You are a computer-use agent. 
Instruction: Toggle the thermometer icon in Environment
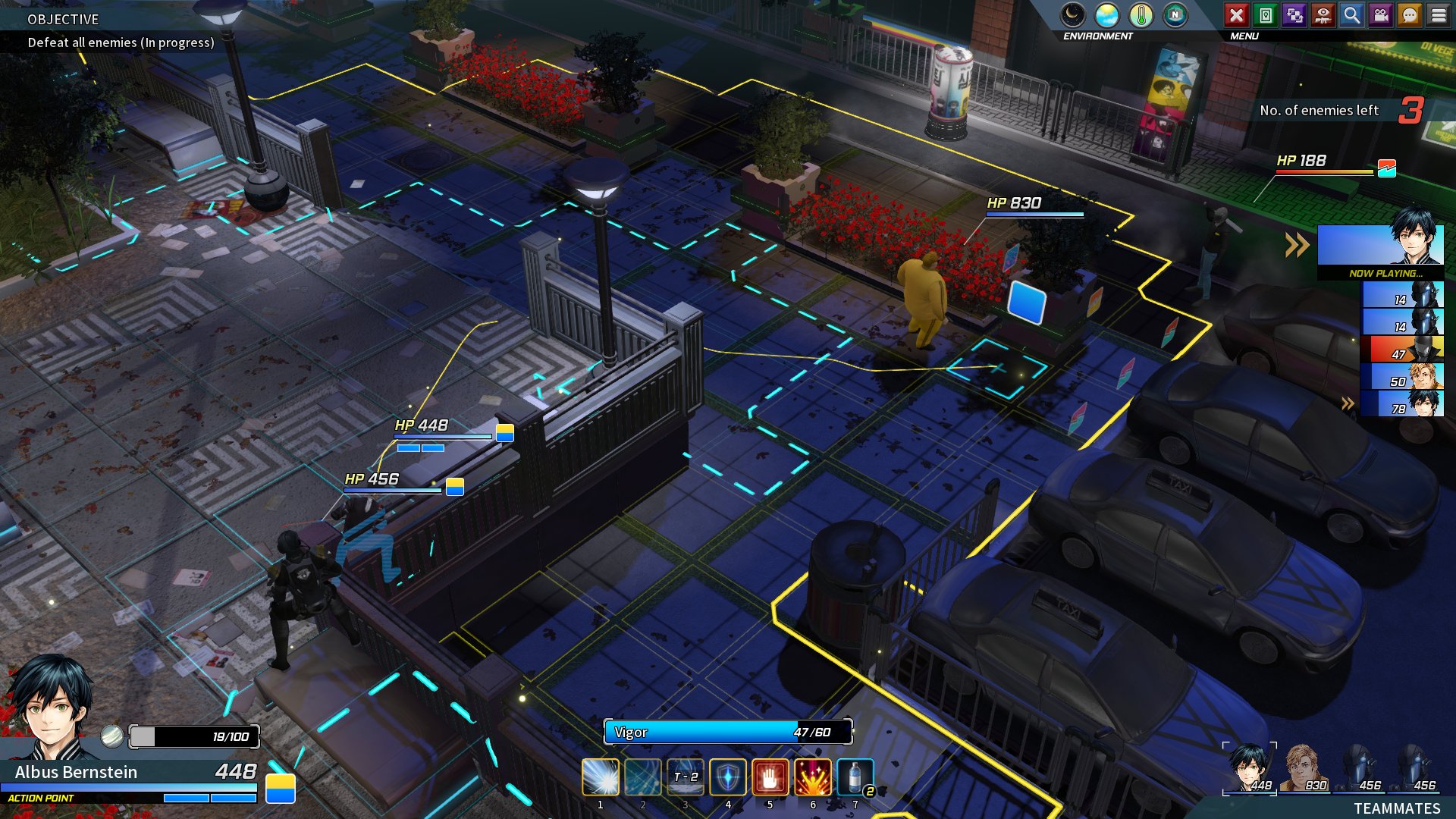tap(1141, 13)
